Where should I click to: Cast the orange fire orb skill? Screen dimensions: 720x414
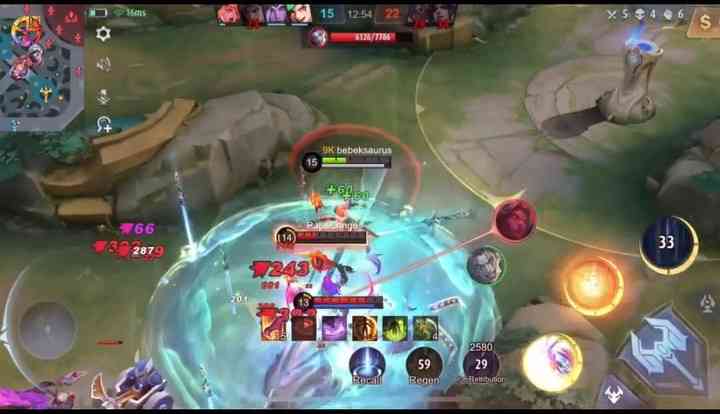coord(592,283)
